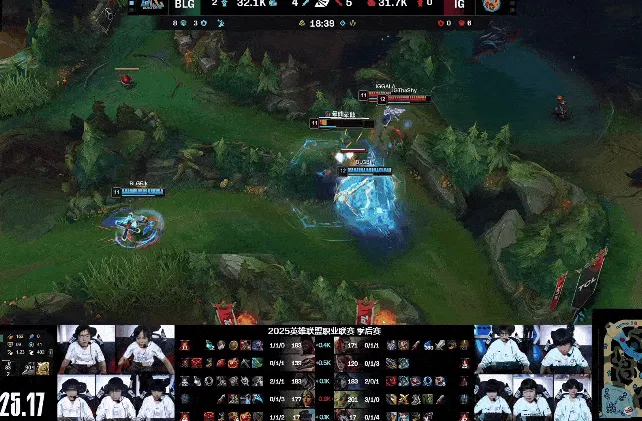
Task: Select the IG team logo
Action: pos(490,5)
